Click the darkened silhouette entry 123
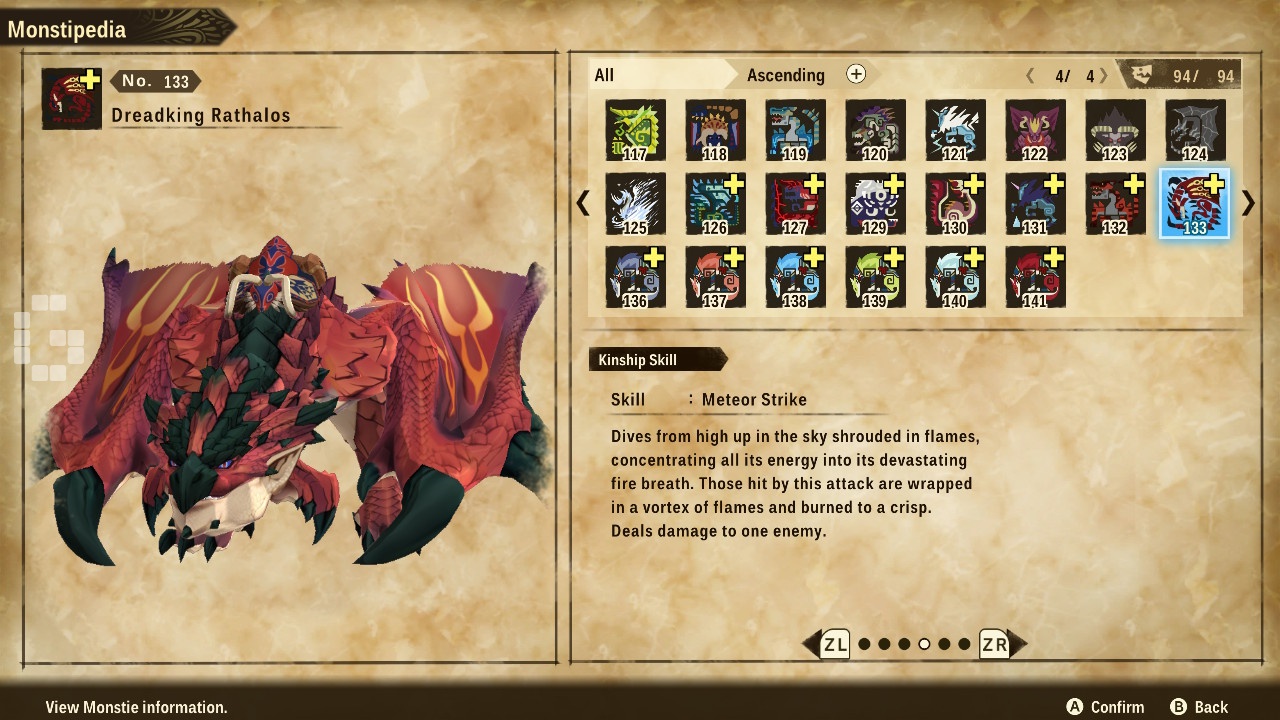This screenshot has width=1280, height=720. point(1115,130)
